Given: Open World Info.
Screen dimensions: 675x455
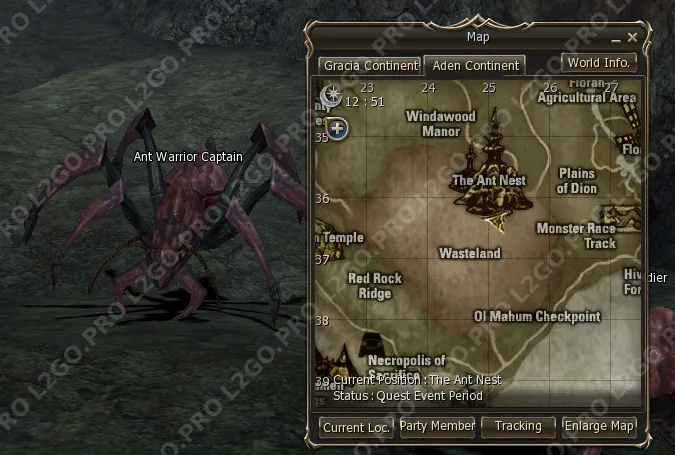Looking at the screenshot, I should (x=598, y=63).
